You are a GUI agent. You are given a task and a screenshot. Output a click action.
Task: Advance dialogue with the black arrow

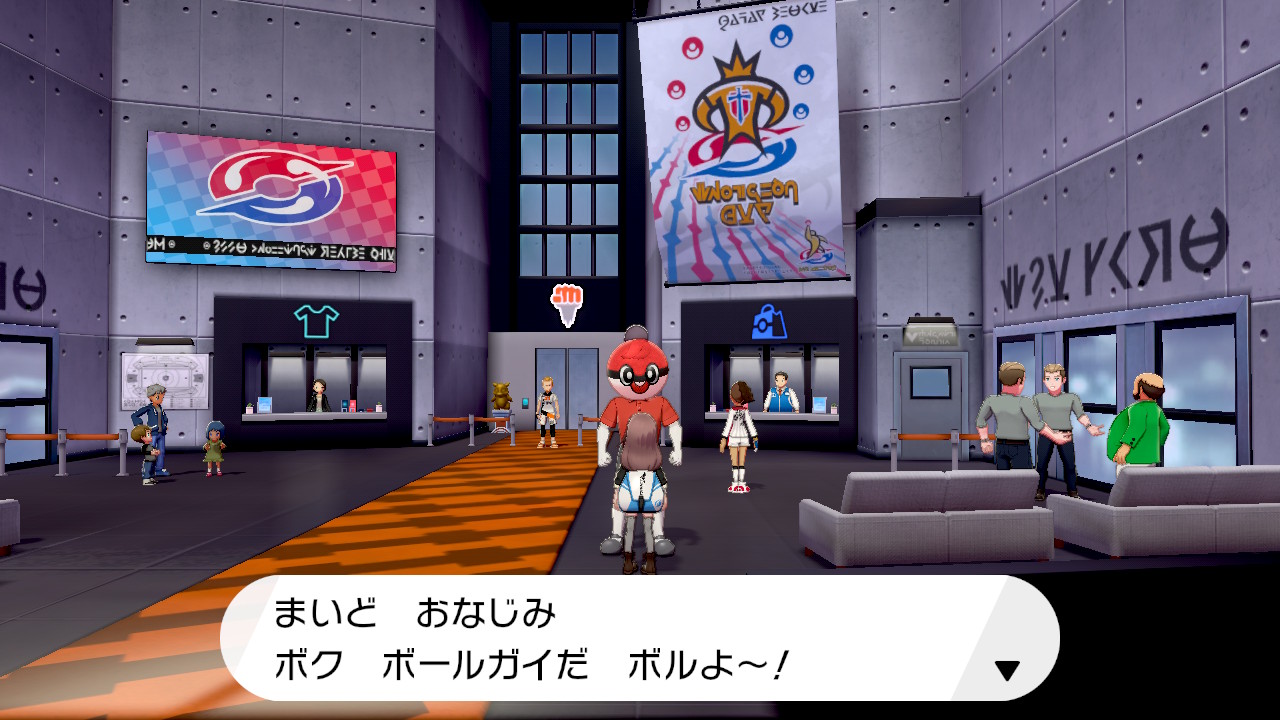[1007, 670]
